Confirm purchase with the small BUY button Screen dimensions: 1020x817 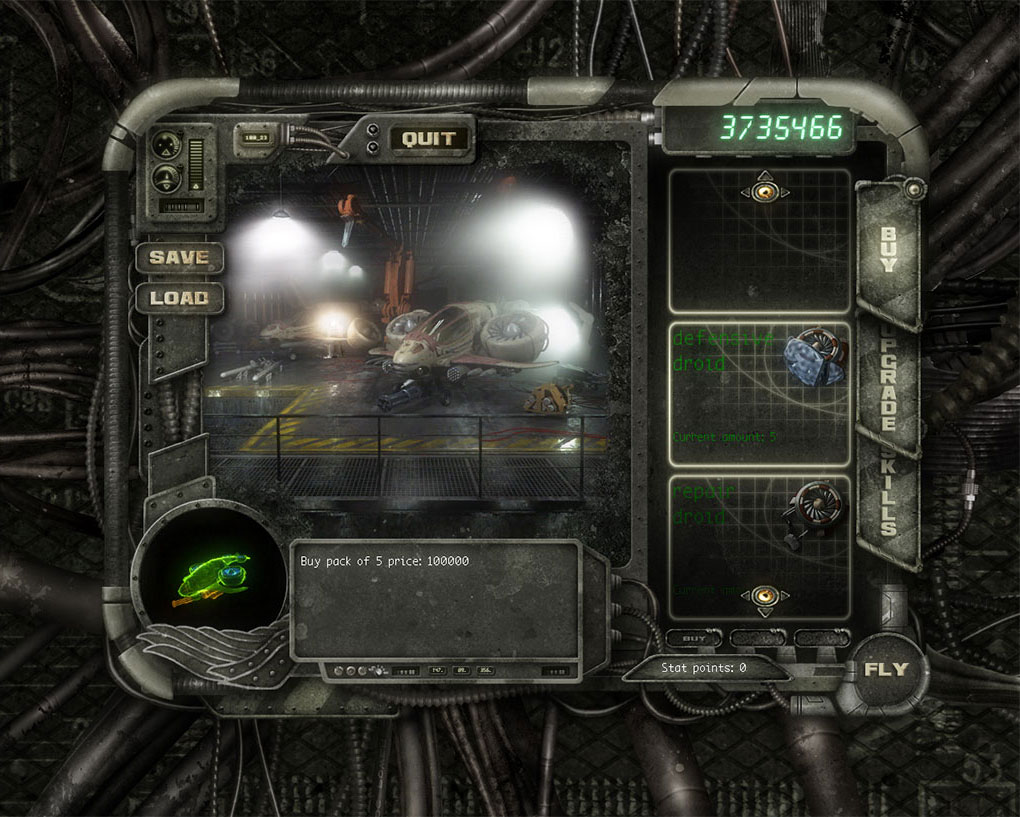tap(694, 638)
